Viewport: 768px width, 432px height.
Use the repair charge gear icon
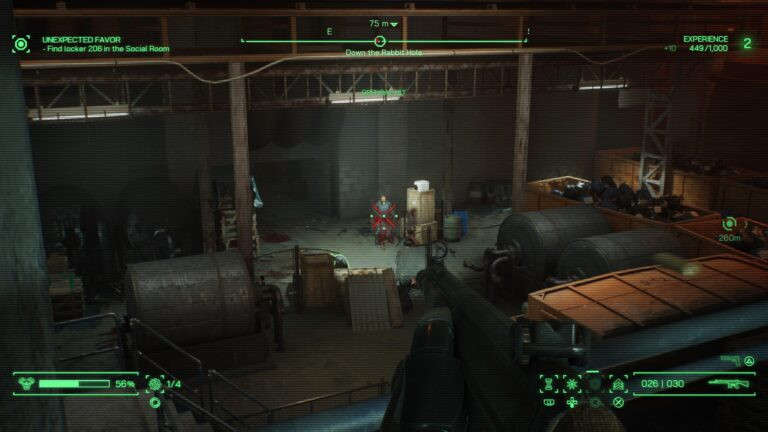click(154, 383)
